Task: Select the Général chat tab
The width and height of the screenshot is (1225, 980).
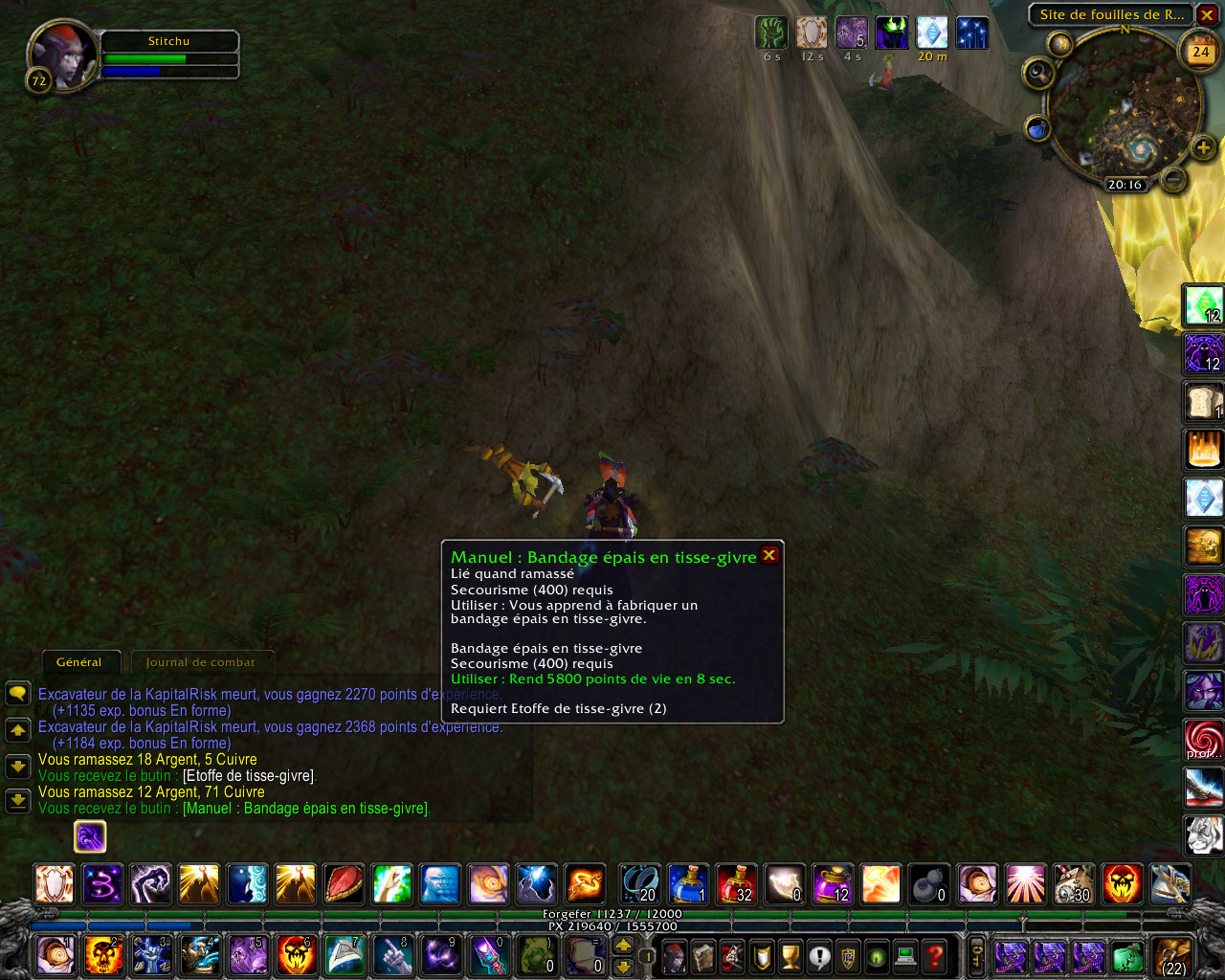Action: pos(79,662)
